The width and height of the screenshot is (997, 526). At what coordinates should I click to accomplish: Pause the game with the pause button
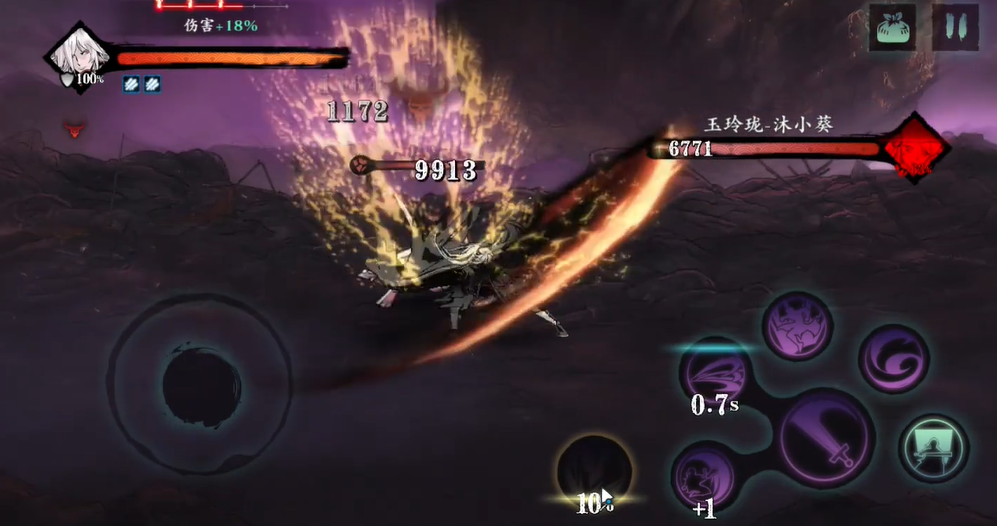click(955, 27)
